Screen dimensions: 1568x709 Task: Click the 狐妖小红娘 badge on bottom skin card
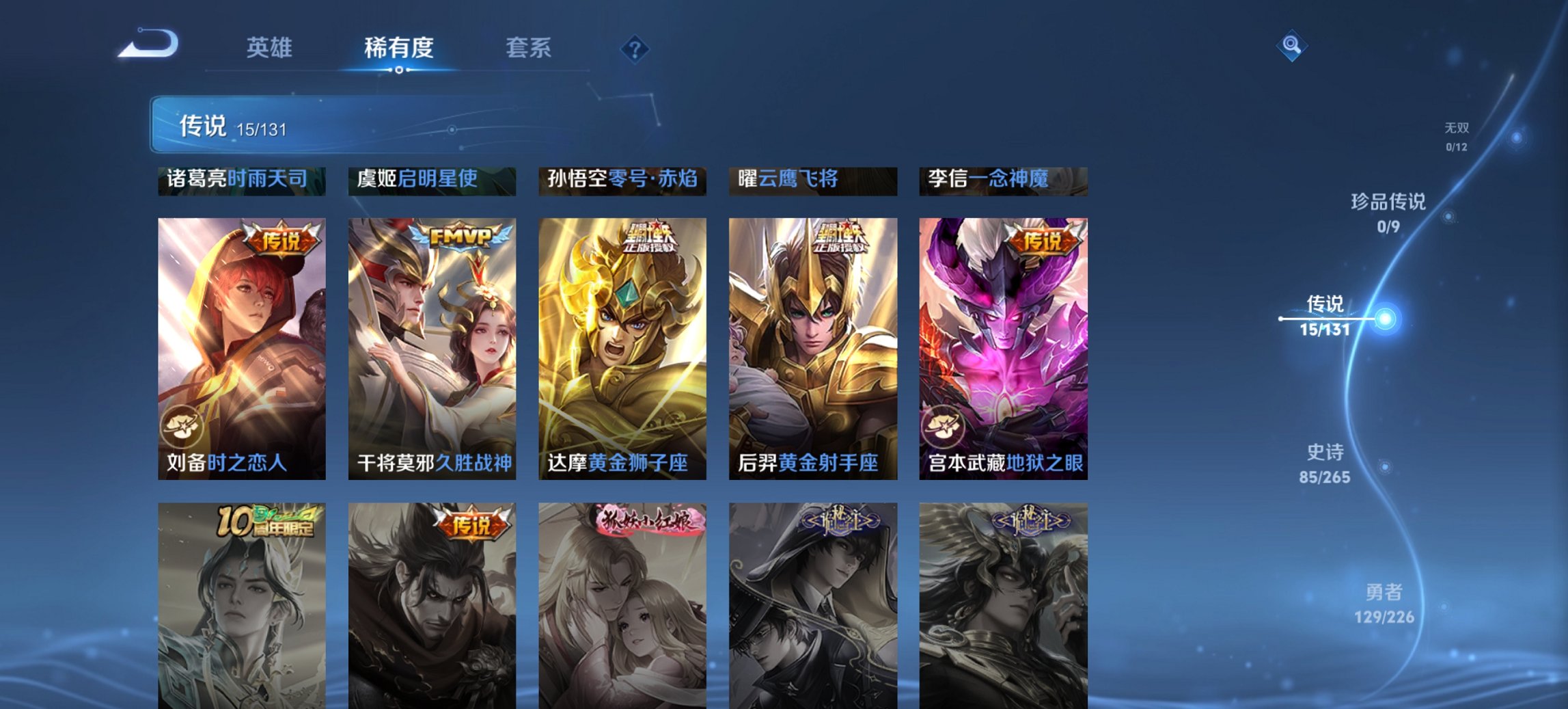pyautogui.click(x=647, y=520)
